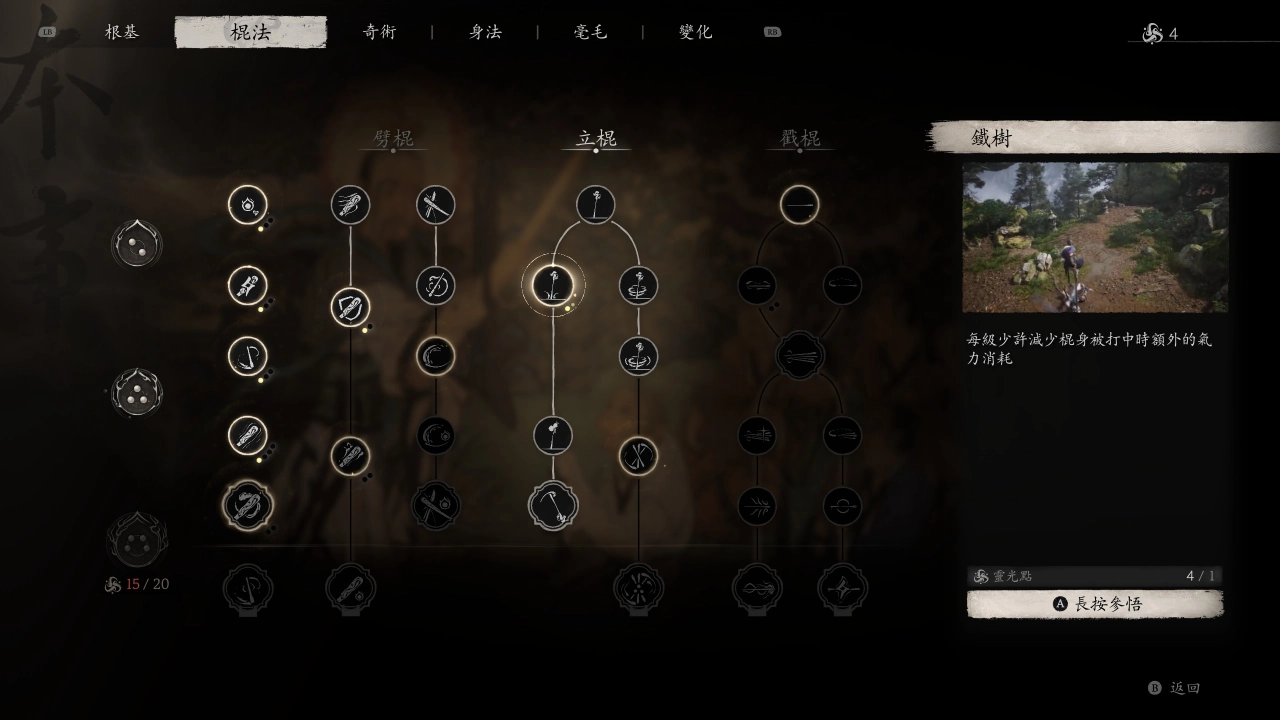Viewport: 1280px width, 720px height.
Task: Choose the 劈棍 stance header
Action: tap(393, 138)
